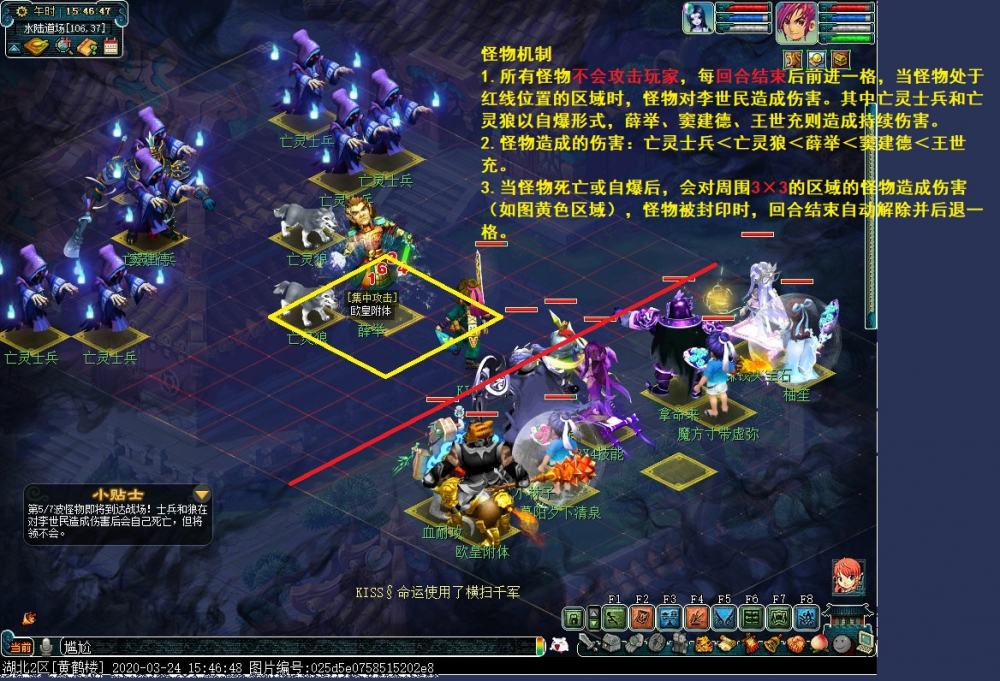The height and width of the screenshot is (681, 1000).
Task: Select the pet portrait at top
Action: pyautogui.click(x=699, y=20)
